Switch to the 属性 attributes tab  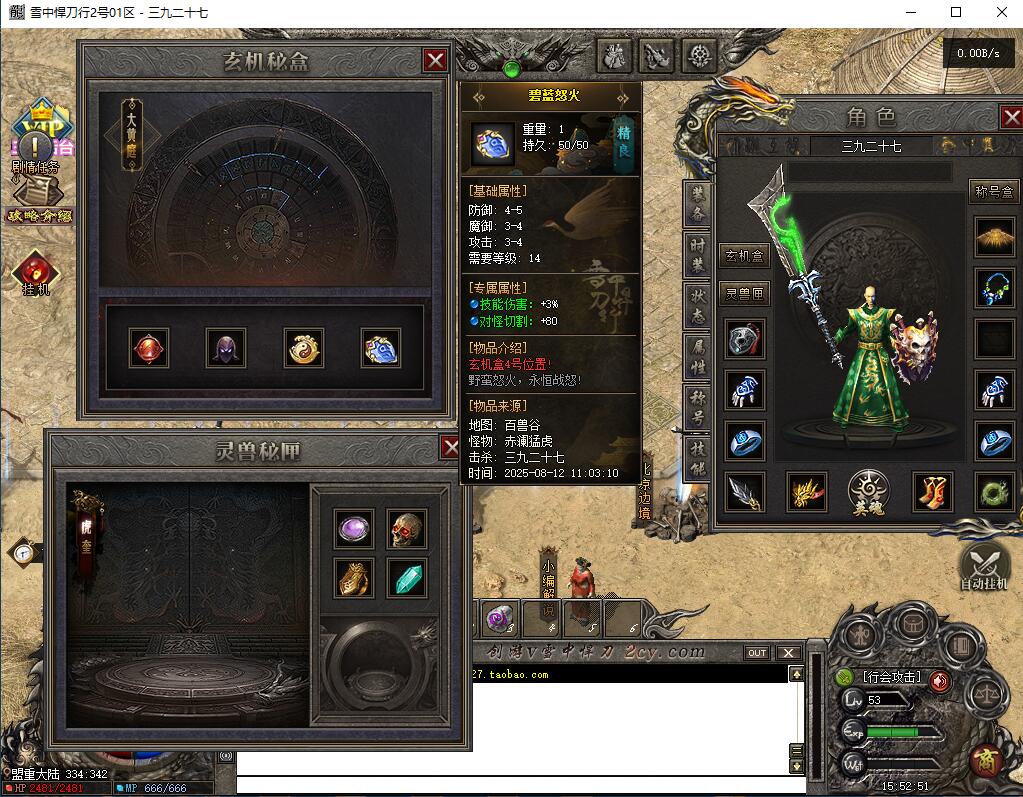(x=698, y=355)
